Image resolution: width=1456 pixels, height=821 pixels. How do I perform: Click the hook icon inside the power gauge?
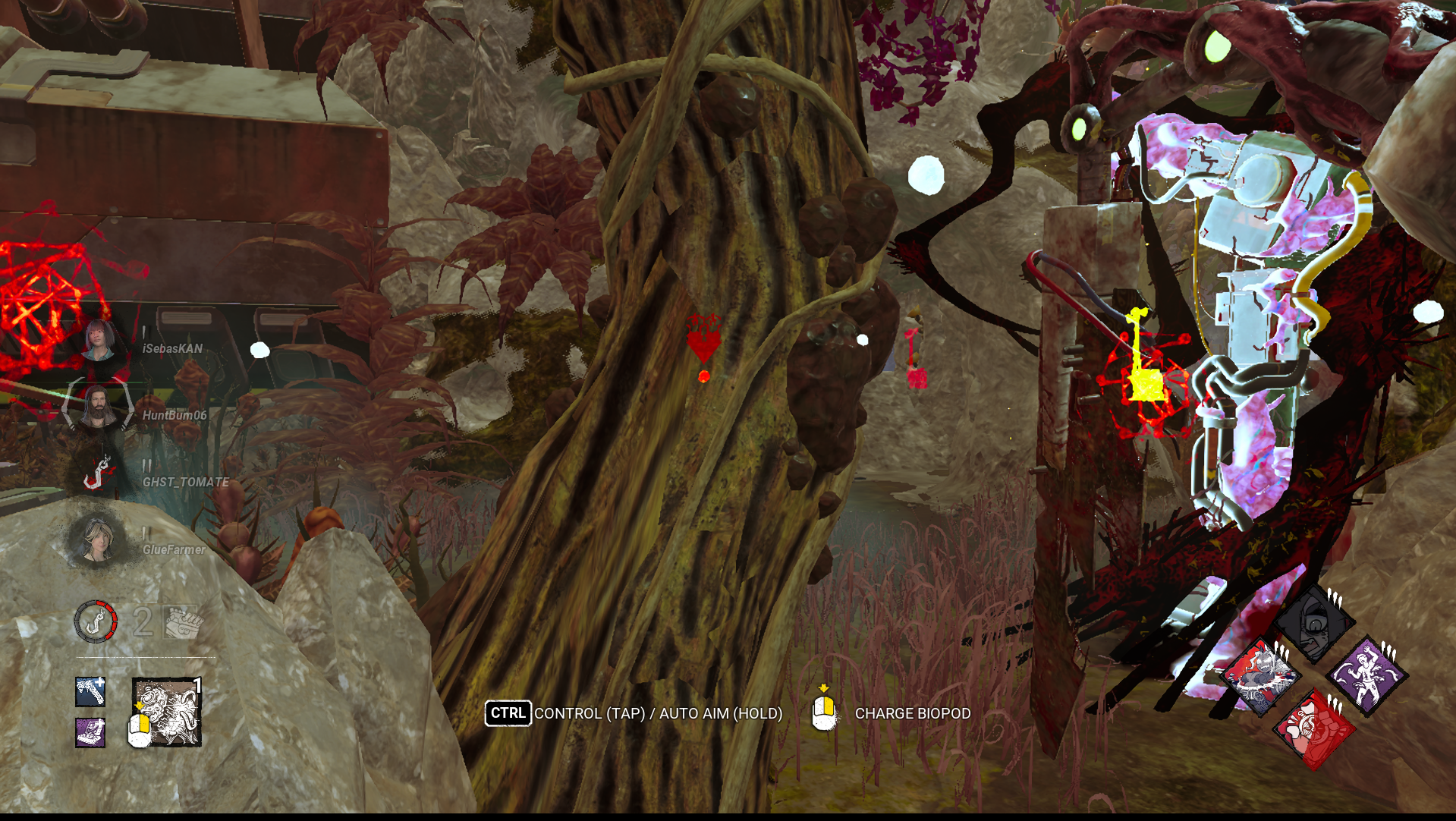(95, 621)
